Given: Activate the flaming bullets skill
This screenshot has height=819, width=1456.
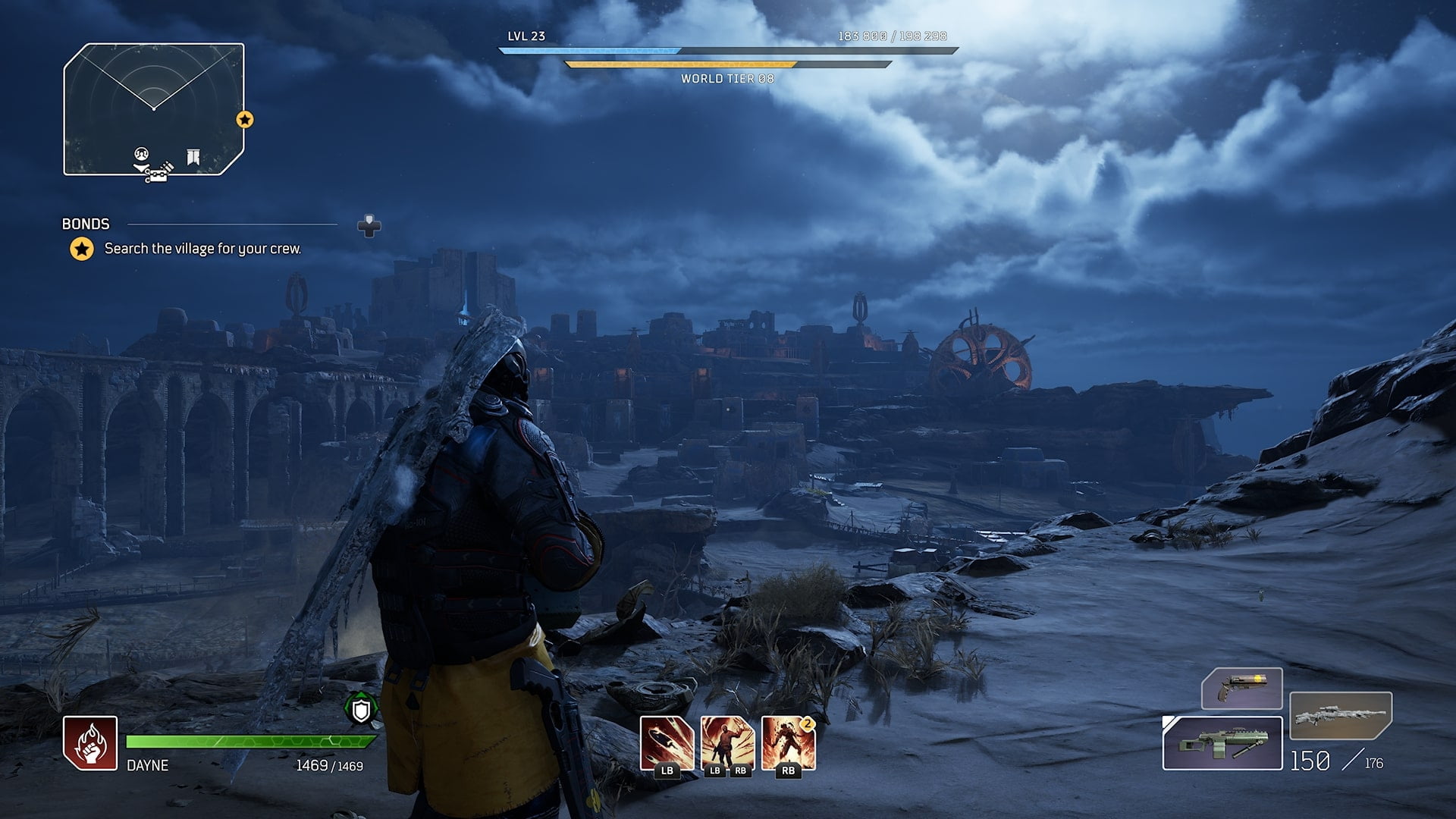Looking at the screenshot, I should 667,743.
